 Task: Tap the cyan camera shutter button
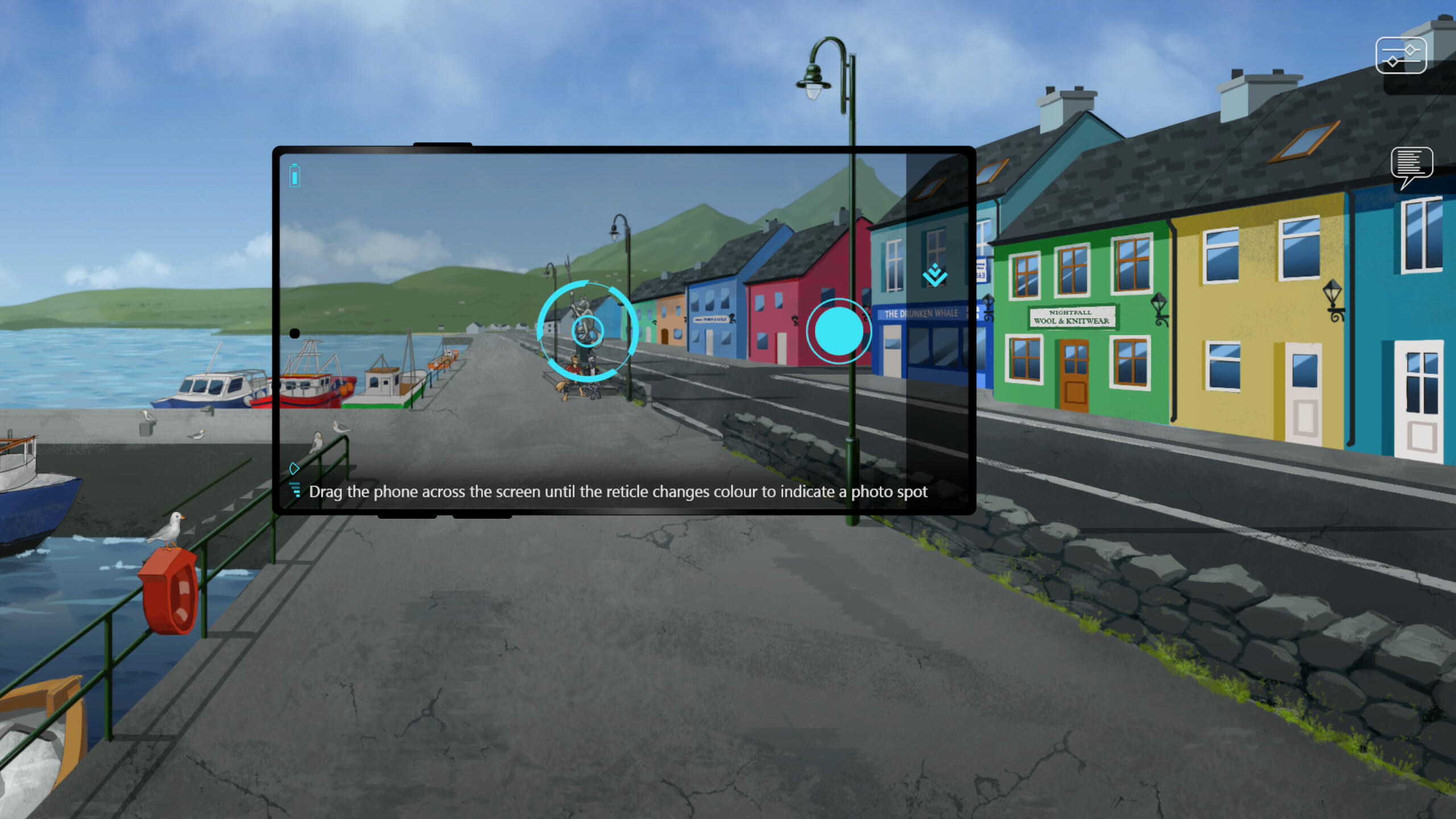tap(838, 331)
